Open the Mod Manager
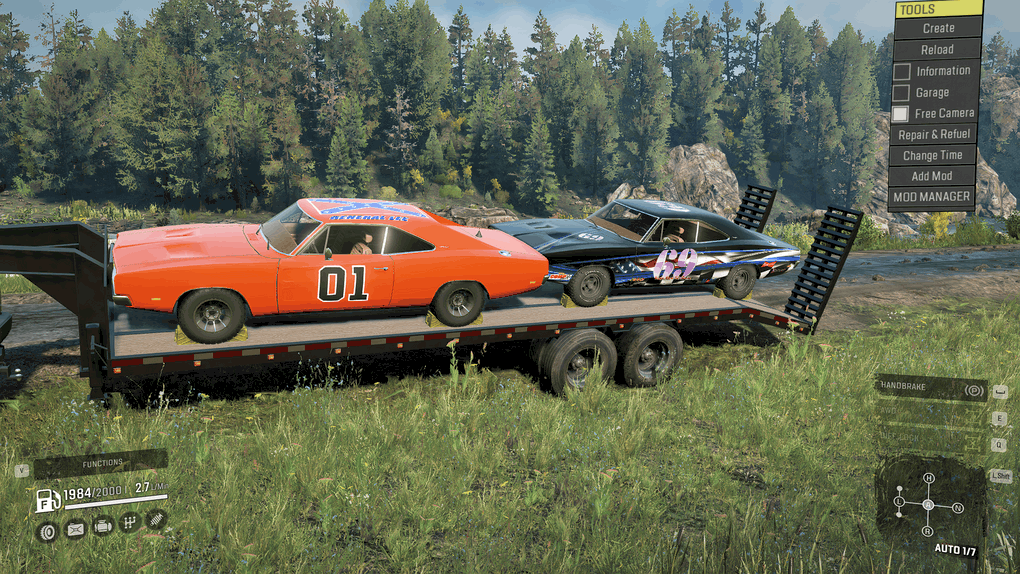 pyautogui.click(x=933, y=197)
